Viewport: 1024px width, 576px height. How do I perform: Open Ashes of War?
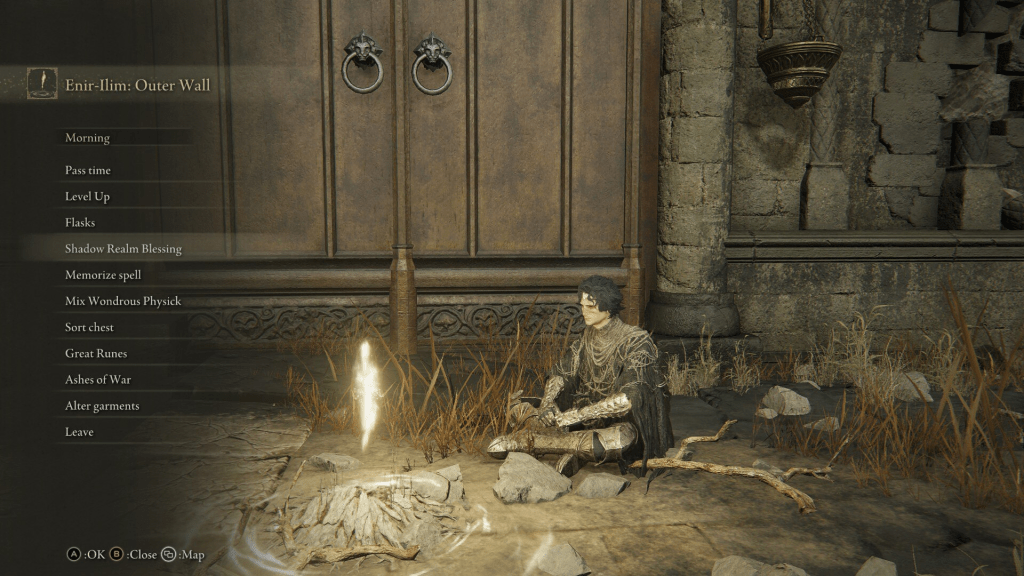click(98, 380)
